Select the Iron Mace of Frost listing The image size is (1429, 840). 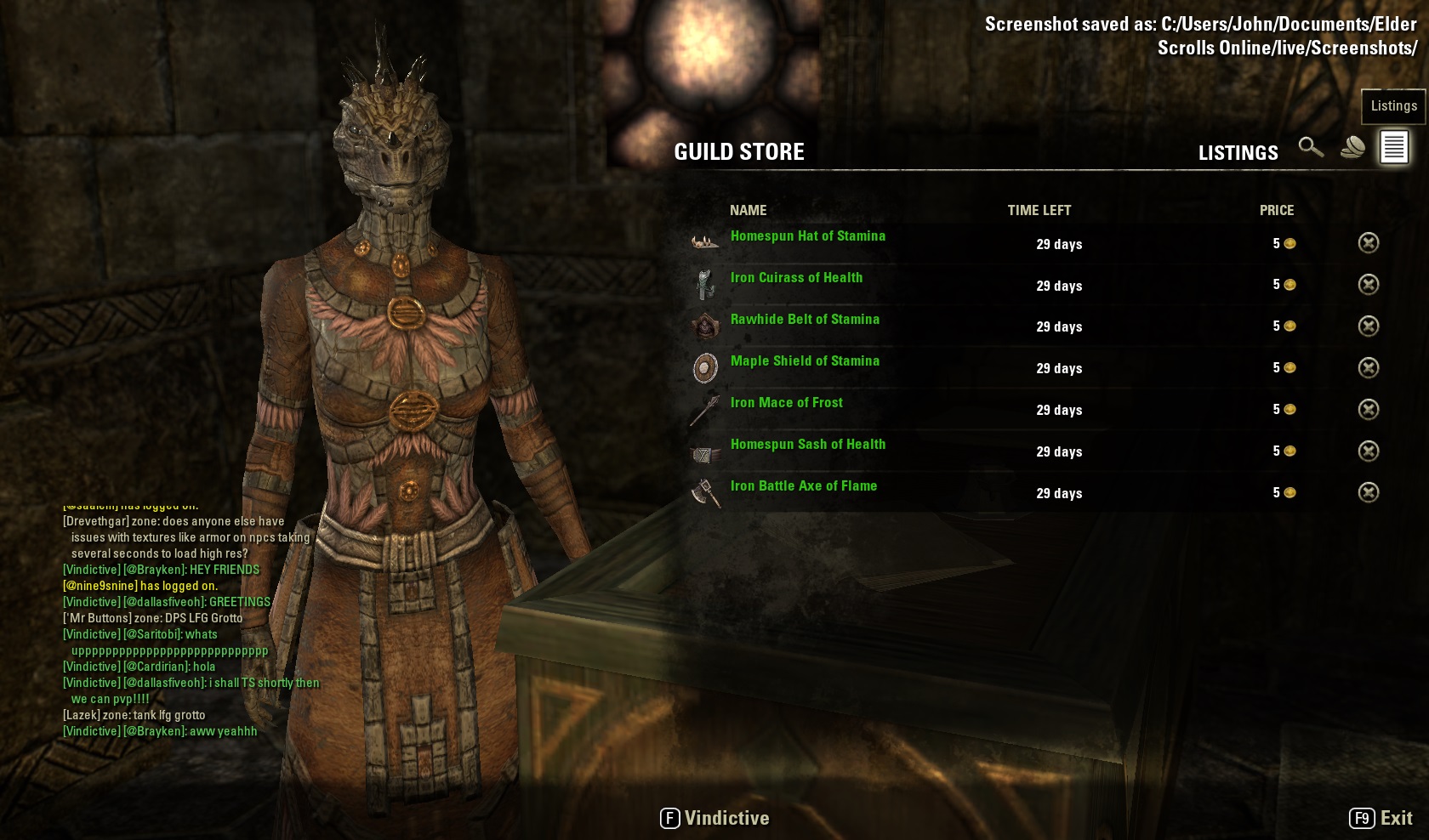coord(786,403)
